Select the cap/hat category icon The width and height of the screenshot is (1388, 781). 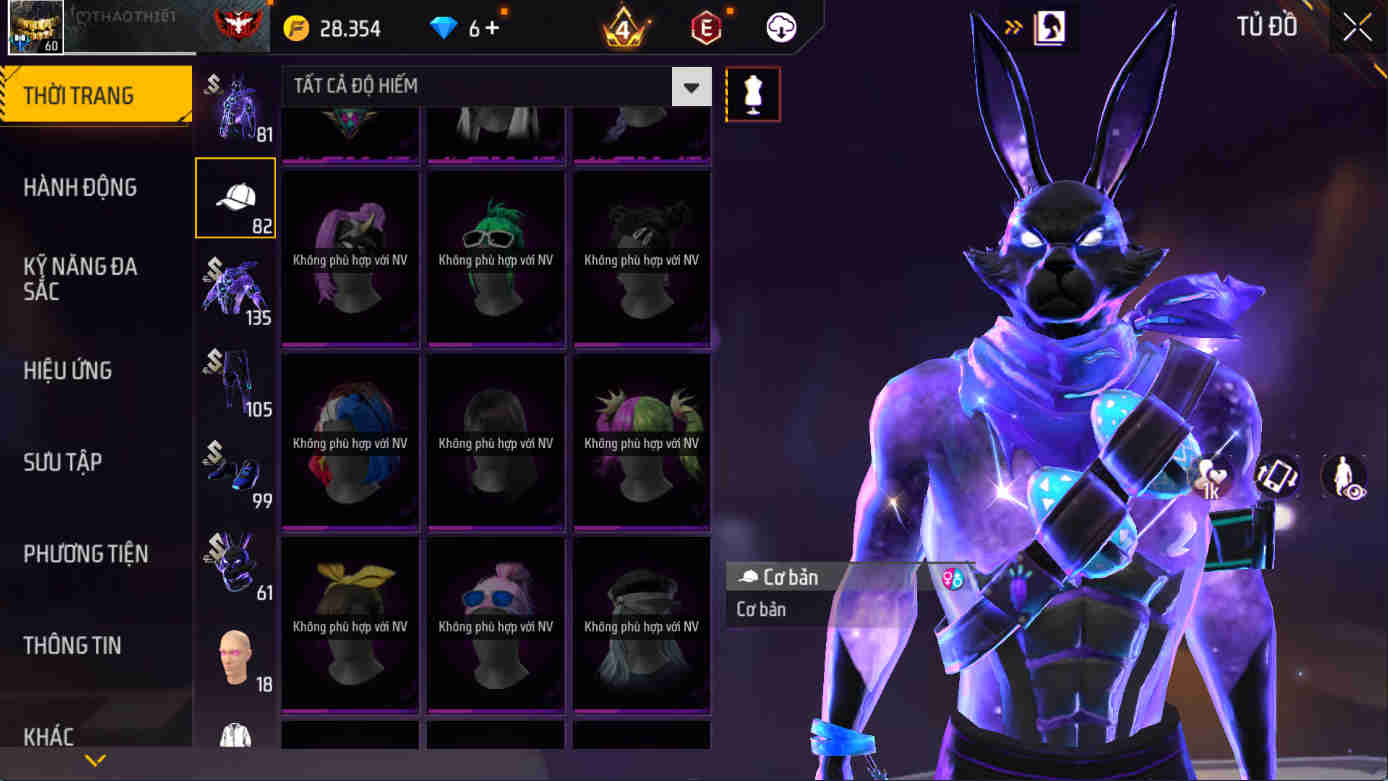point(235,197)
